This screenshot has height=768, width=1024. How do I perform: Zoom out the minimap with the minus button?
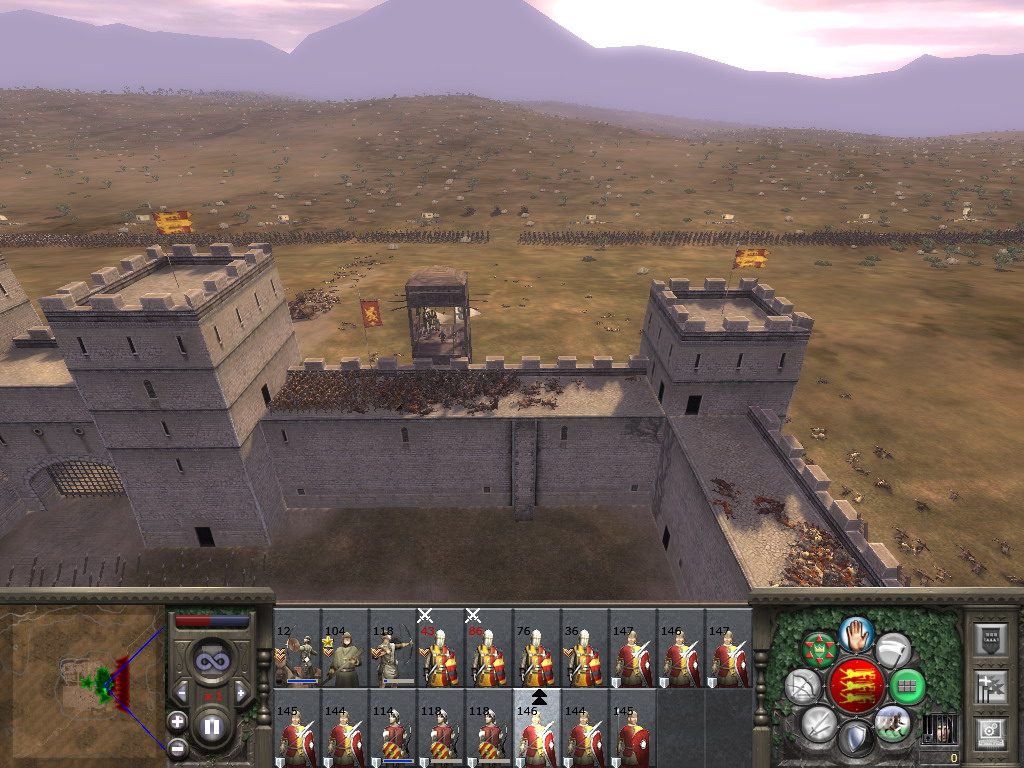tap(177, 747)
